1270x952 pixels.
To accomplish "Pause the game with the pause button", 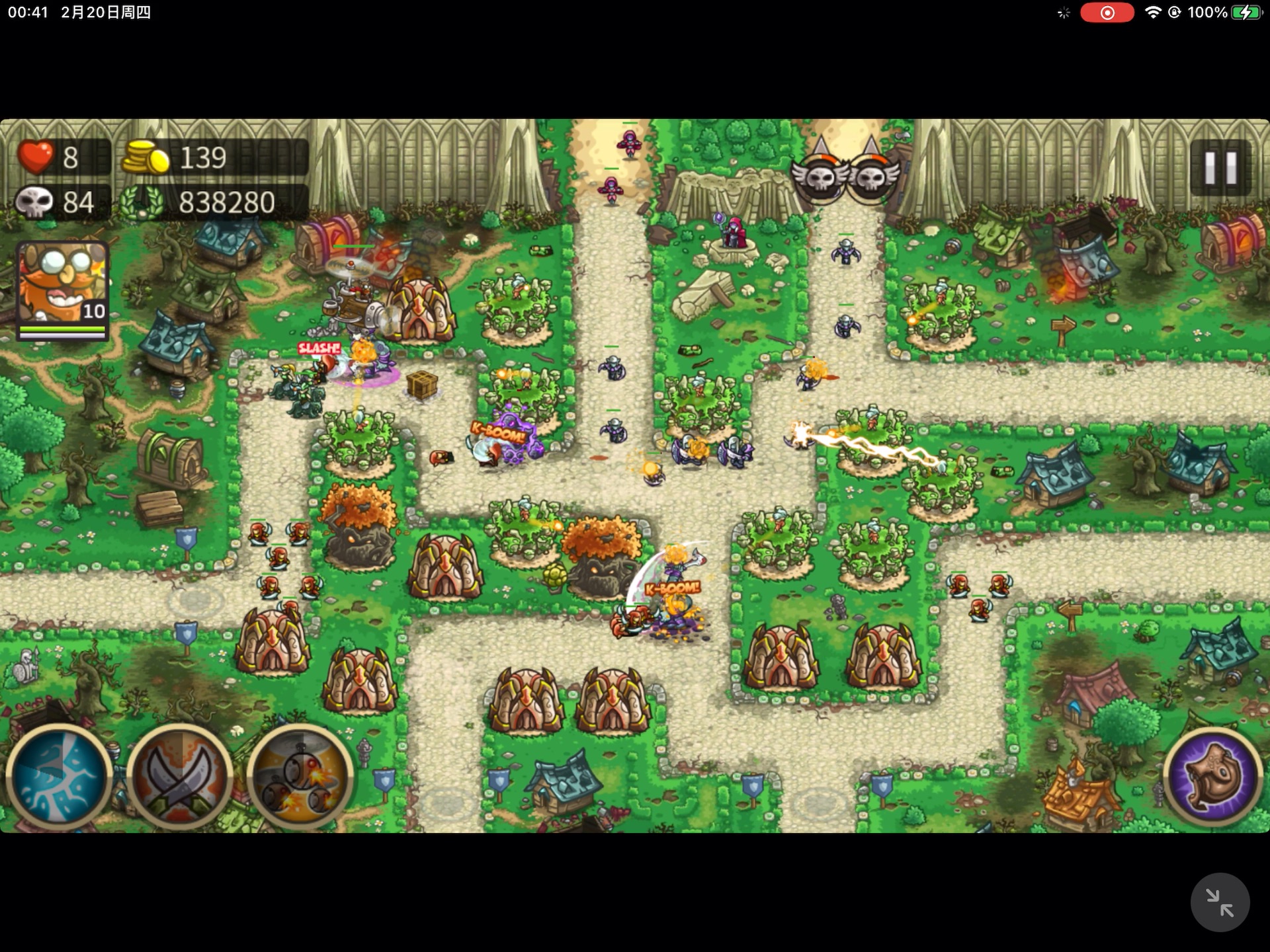I will (1223, 167).
